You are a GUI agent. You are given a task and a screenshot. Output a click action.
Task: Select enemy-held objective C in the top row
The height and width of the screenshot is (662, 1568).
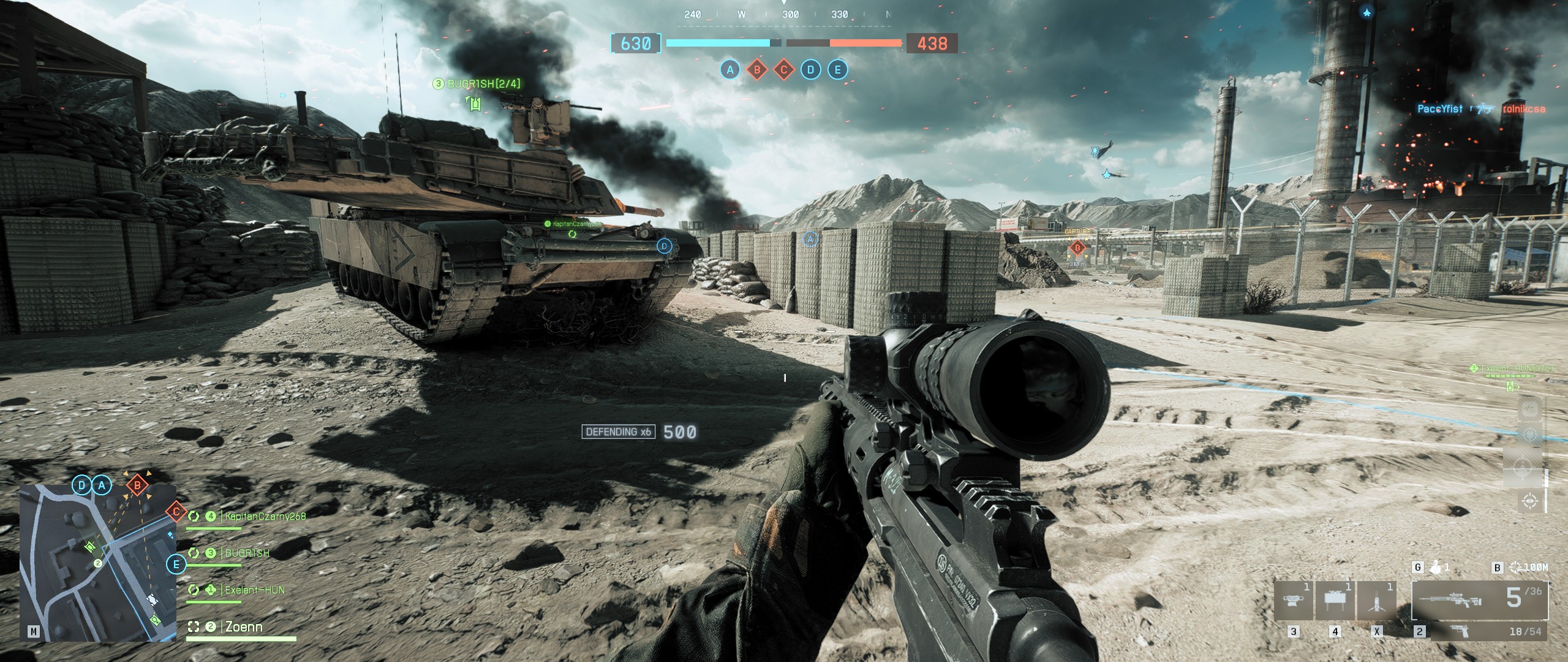784,70
